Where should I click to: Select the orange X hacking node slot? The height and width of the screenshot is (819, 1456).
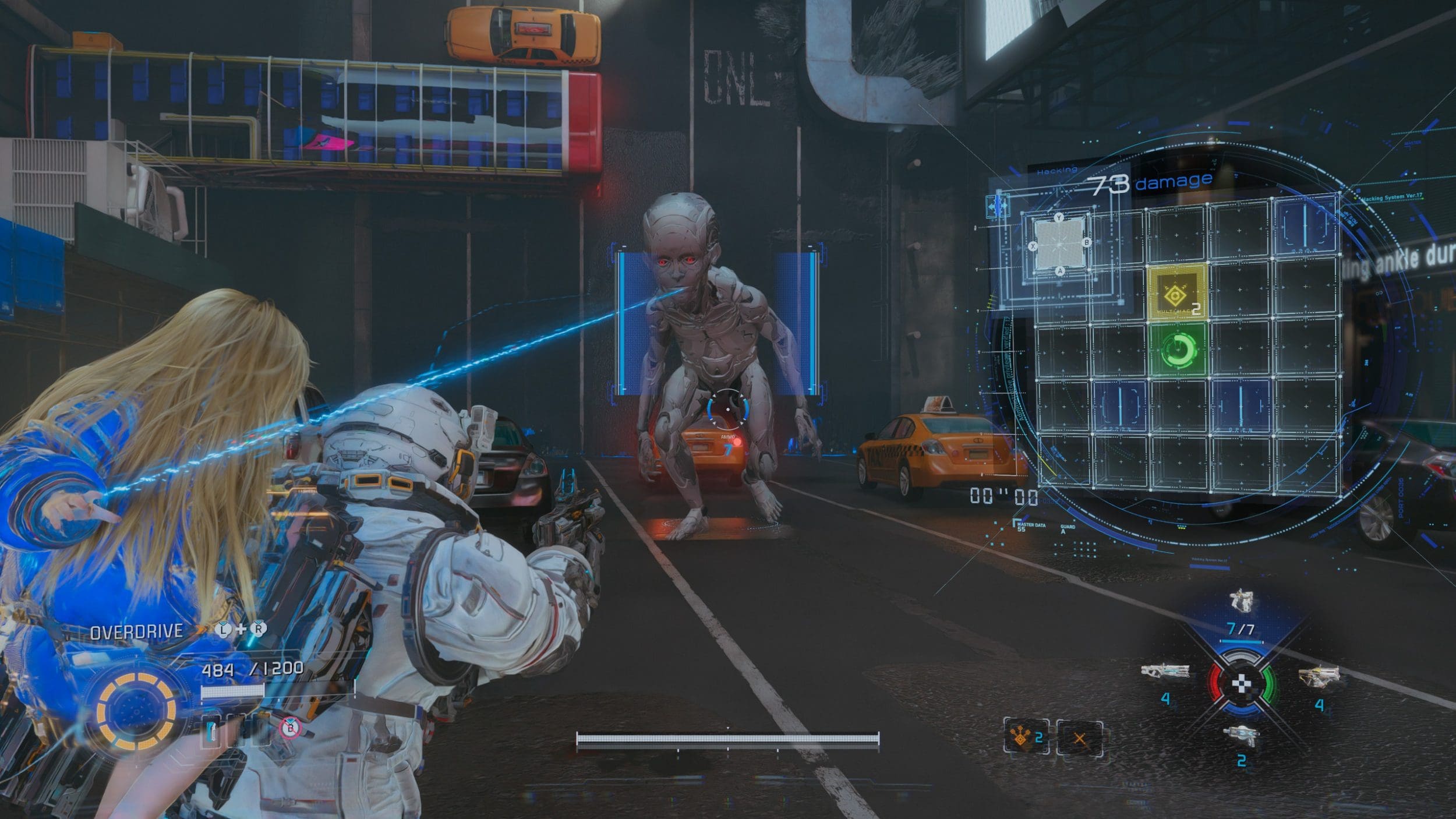pos(1079,739)
